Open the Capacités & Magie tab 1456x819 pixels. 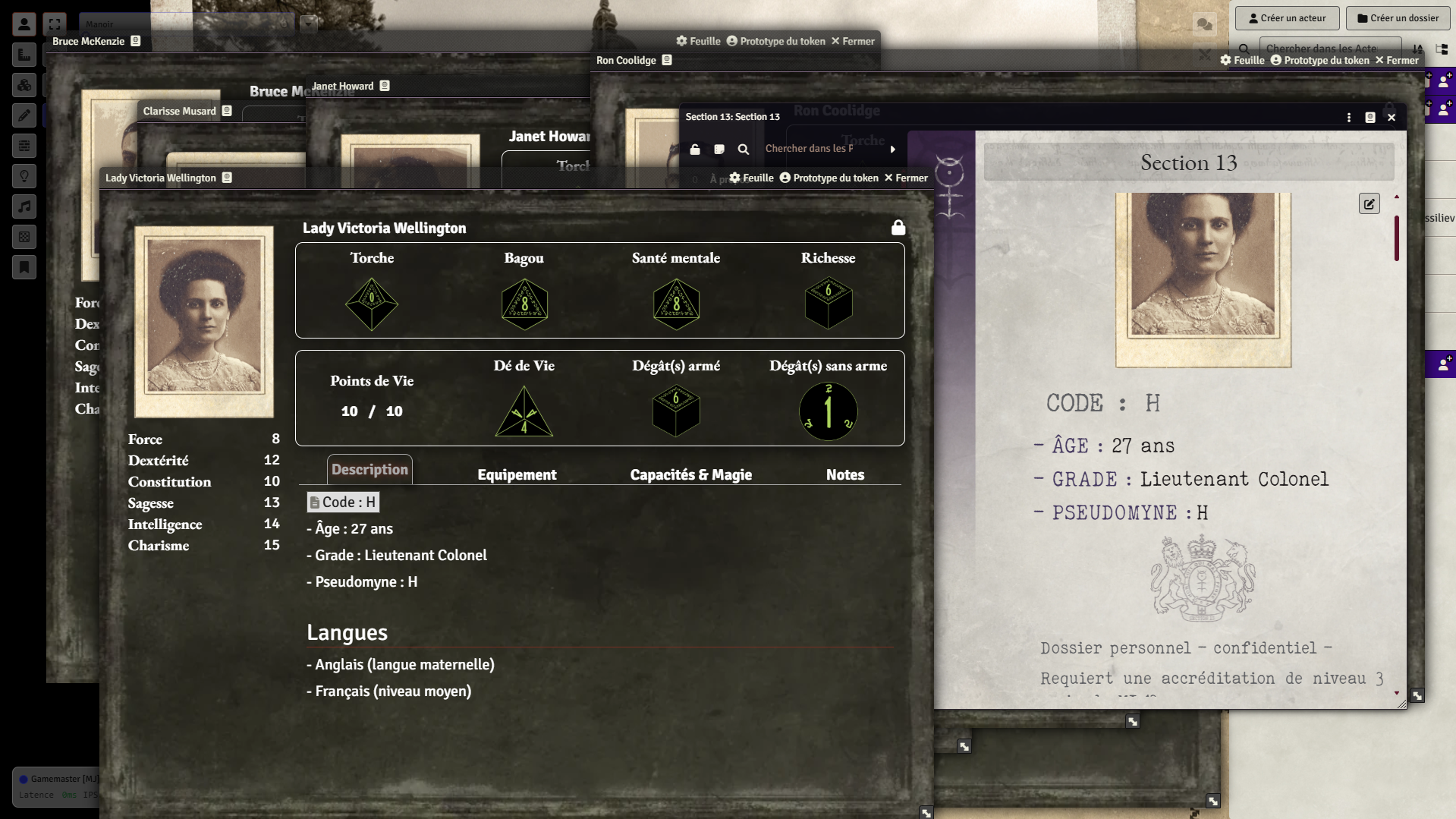[x=690, y=474]
